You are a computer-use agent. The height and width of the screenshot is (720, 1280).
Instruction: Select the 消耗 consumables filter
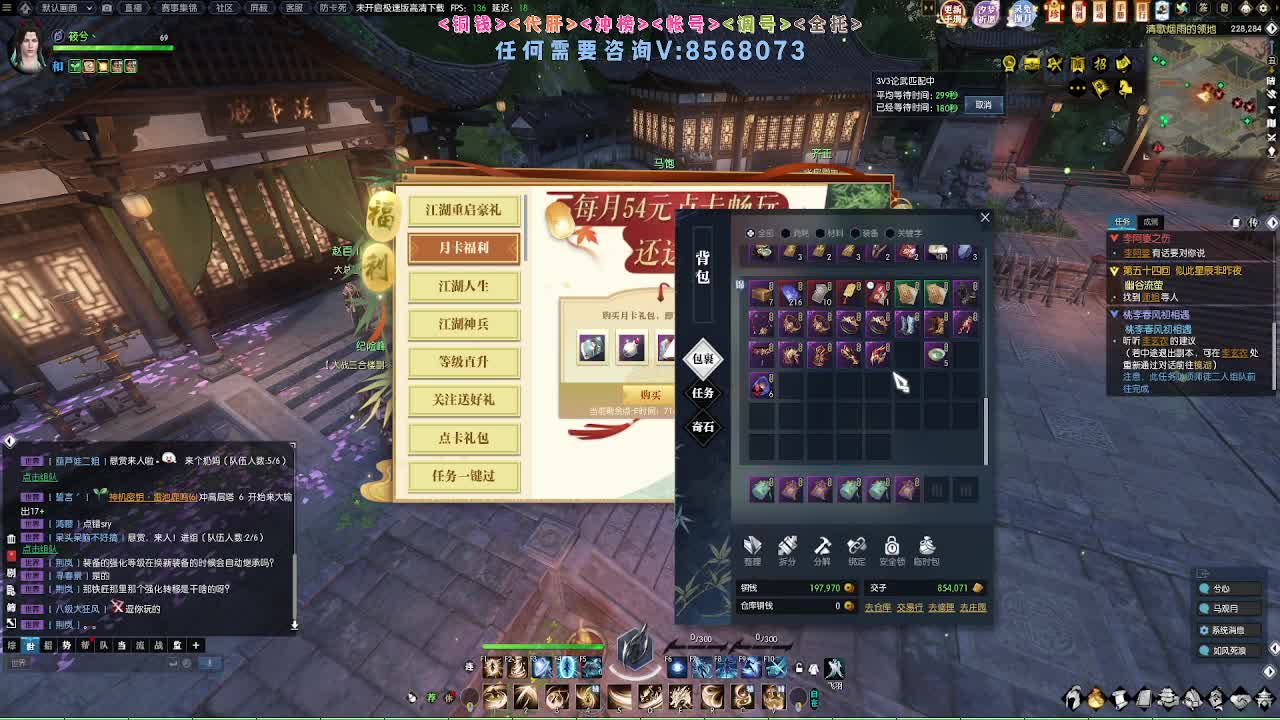793,232
